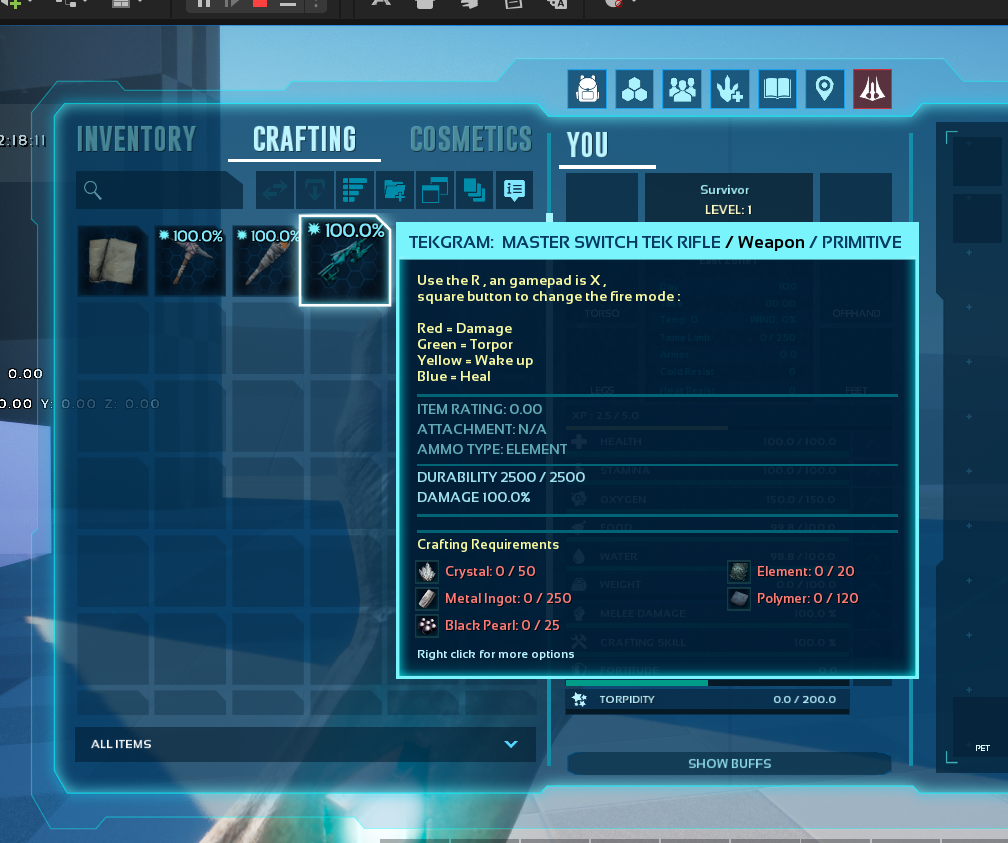1008x843 pixels.
Task: Show buffs on the character panel
Action: coord(729,764)
